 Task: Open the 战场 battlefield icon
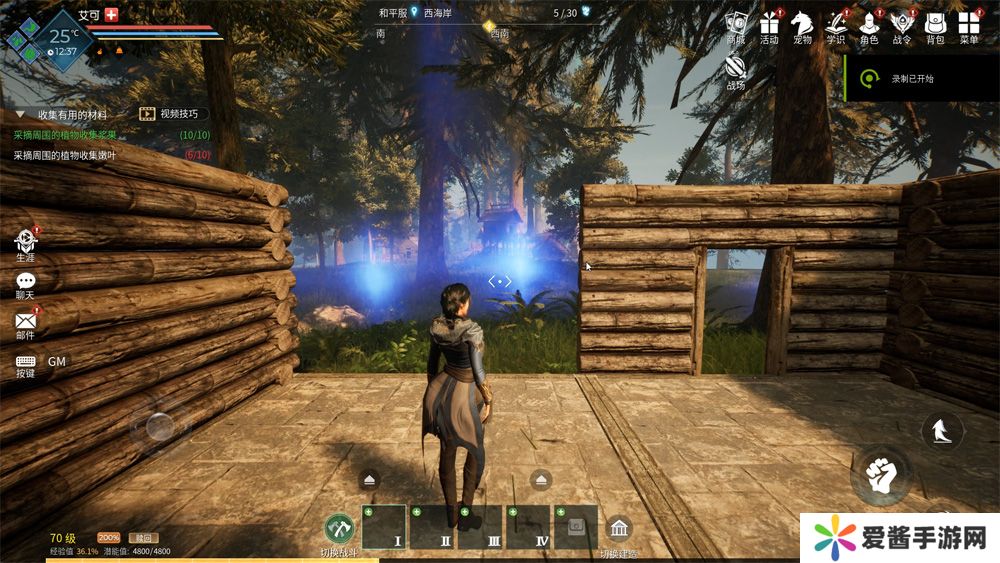[x=736, y=68]
